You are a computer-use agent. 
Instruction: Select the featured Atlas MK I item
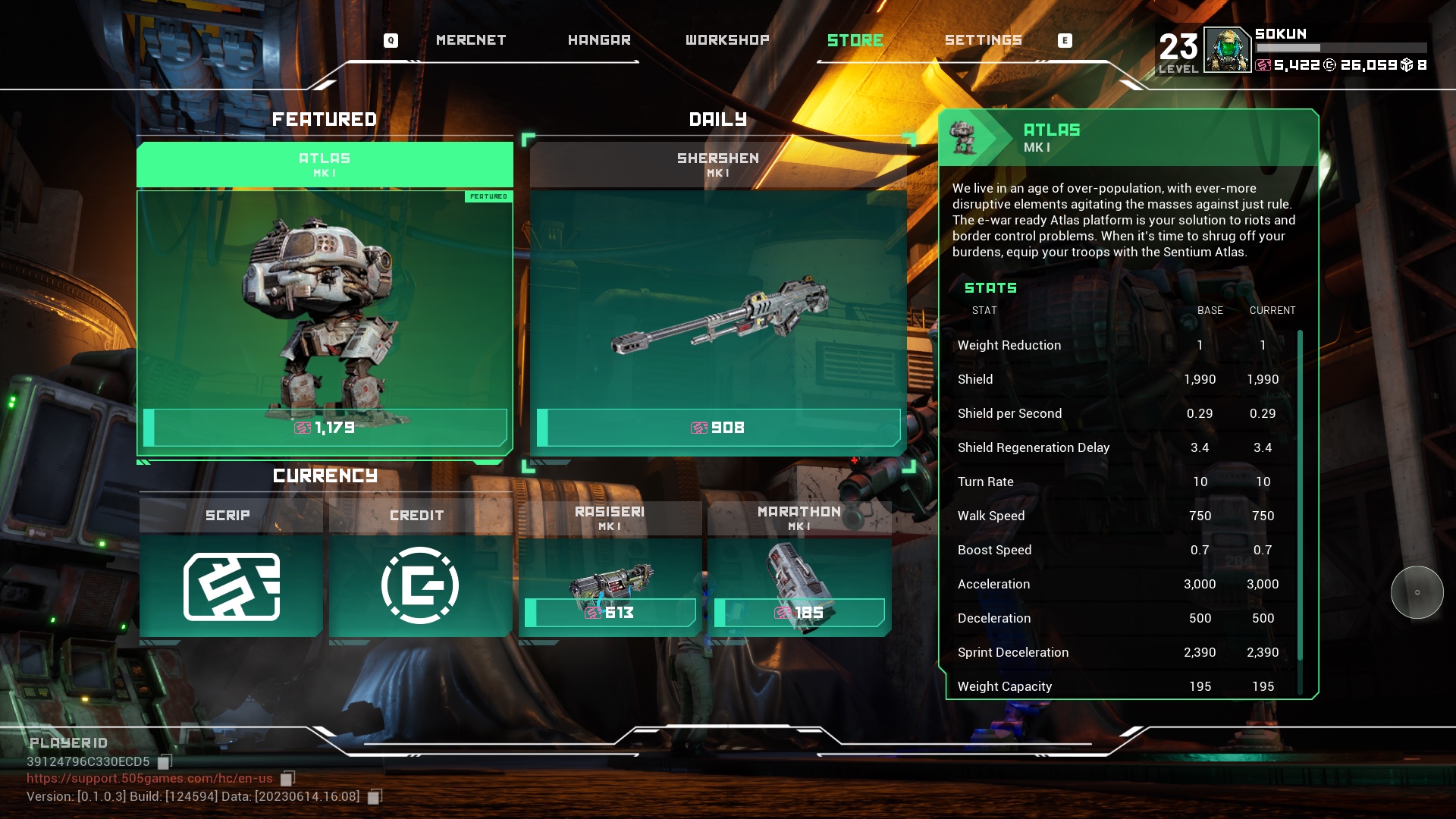pos(325,303)
